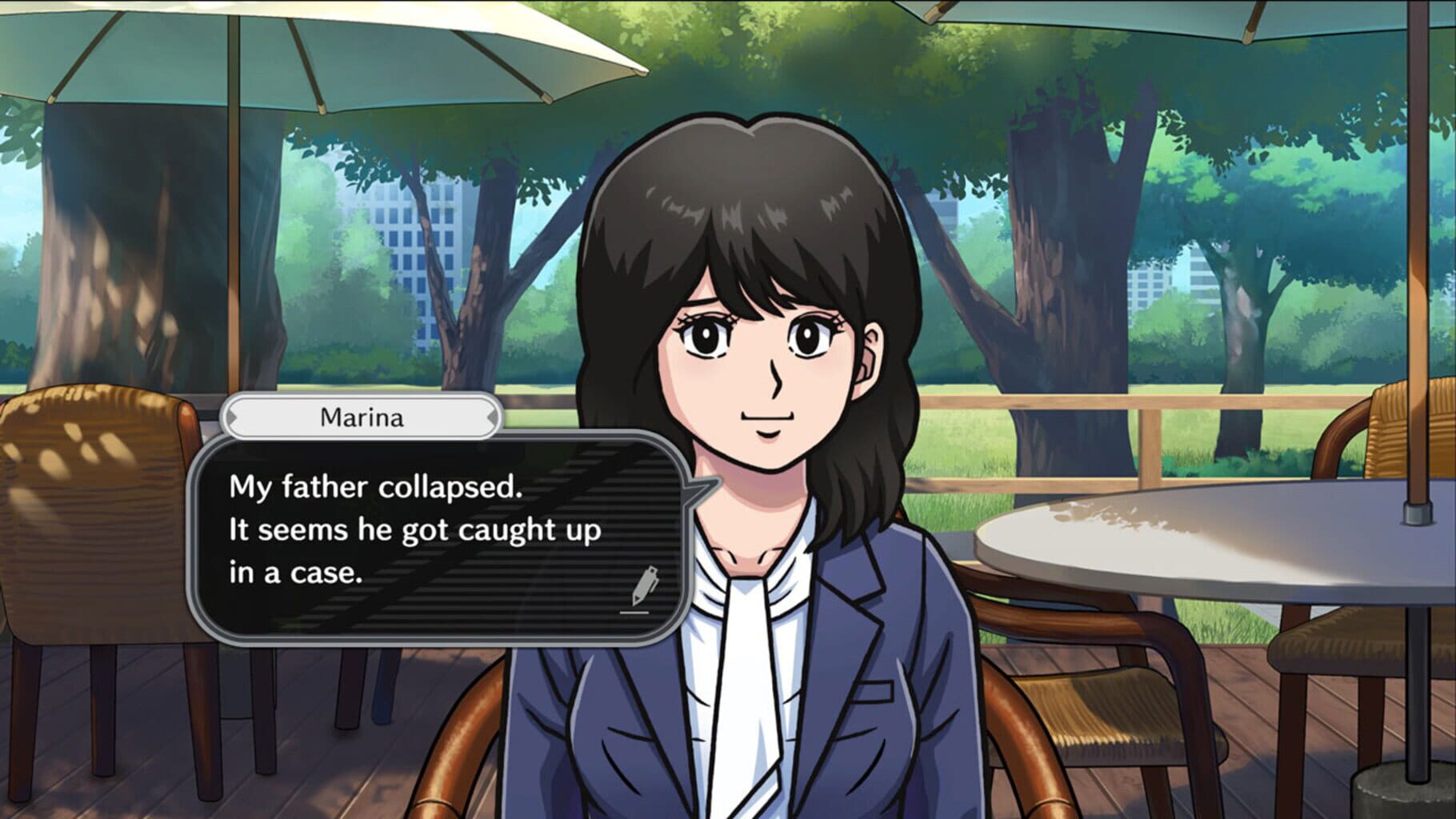Click the left arrow notch on Marina's nameplate
This screenshot has width=1456, height=819.
tap(233, 418)
